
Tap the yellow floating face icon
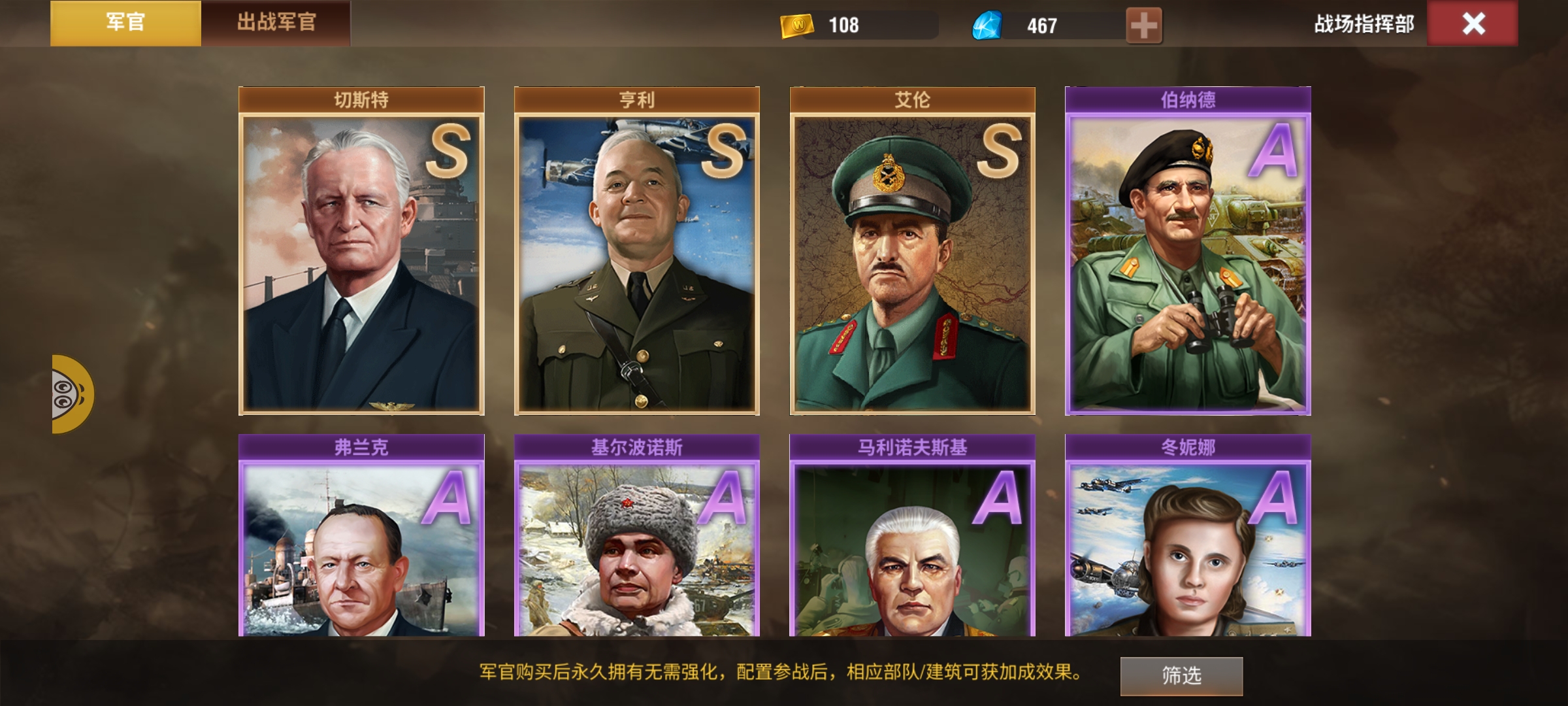coord(72,394)
